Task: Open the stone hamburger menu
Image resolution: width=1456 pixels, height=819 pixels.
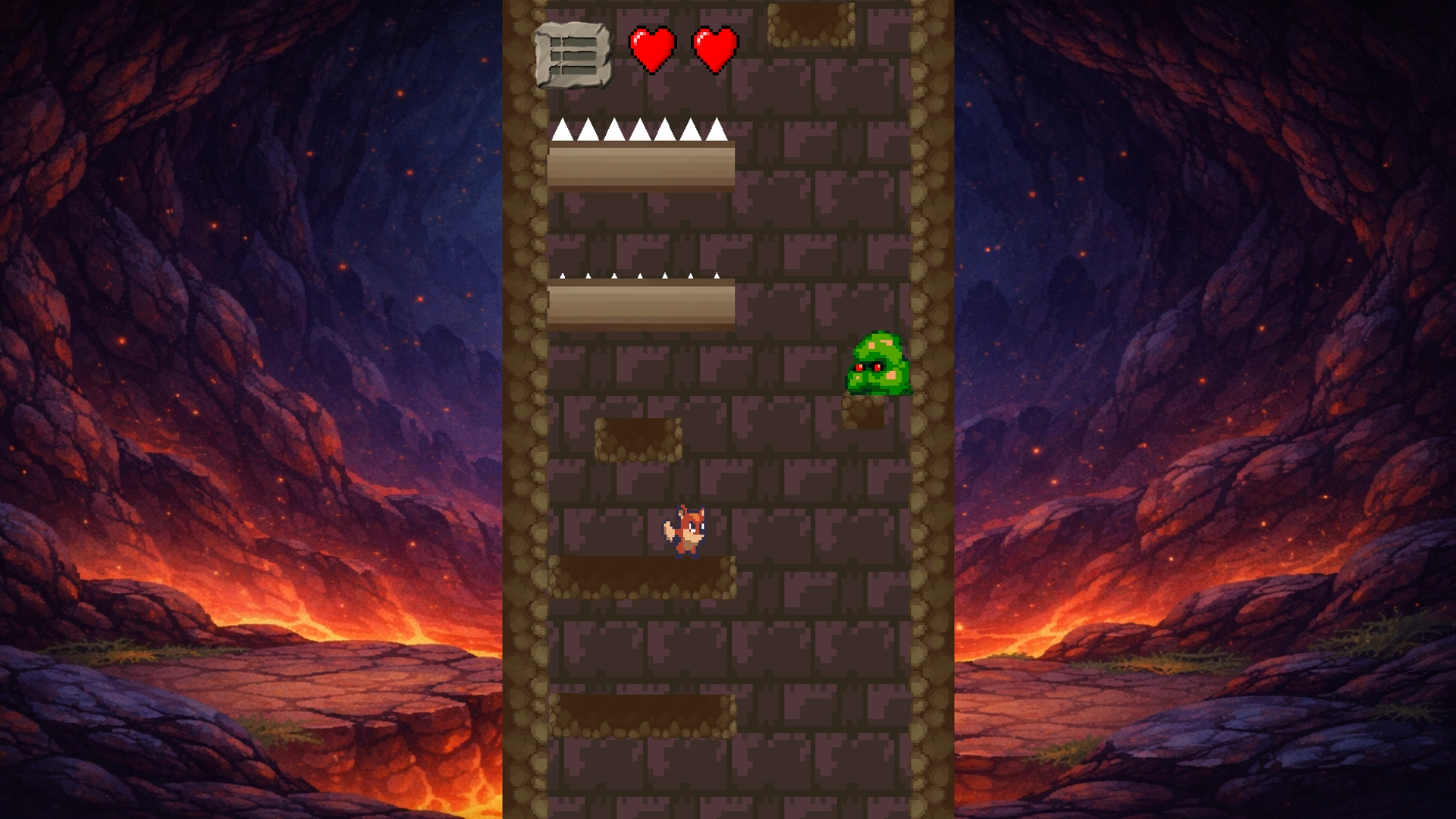Action: tap(575, 55)
